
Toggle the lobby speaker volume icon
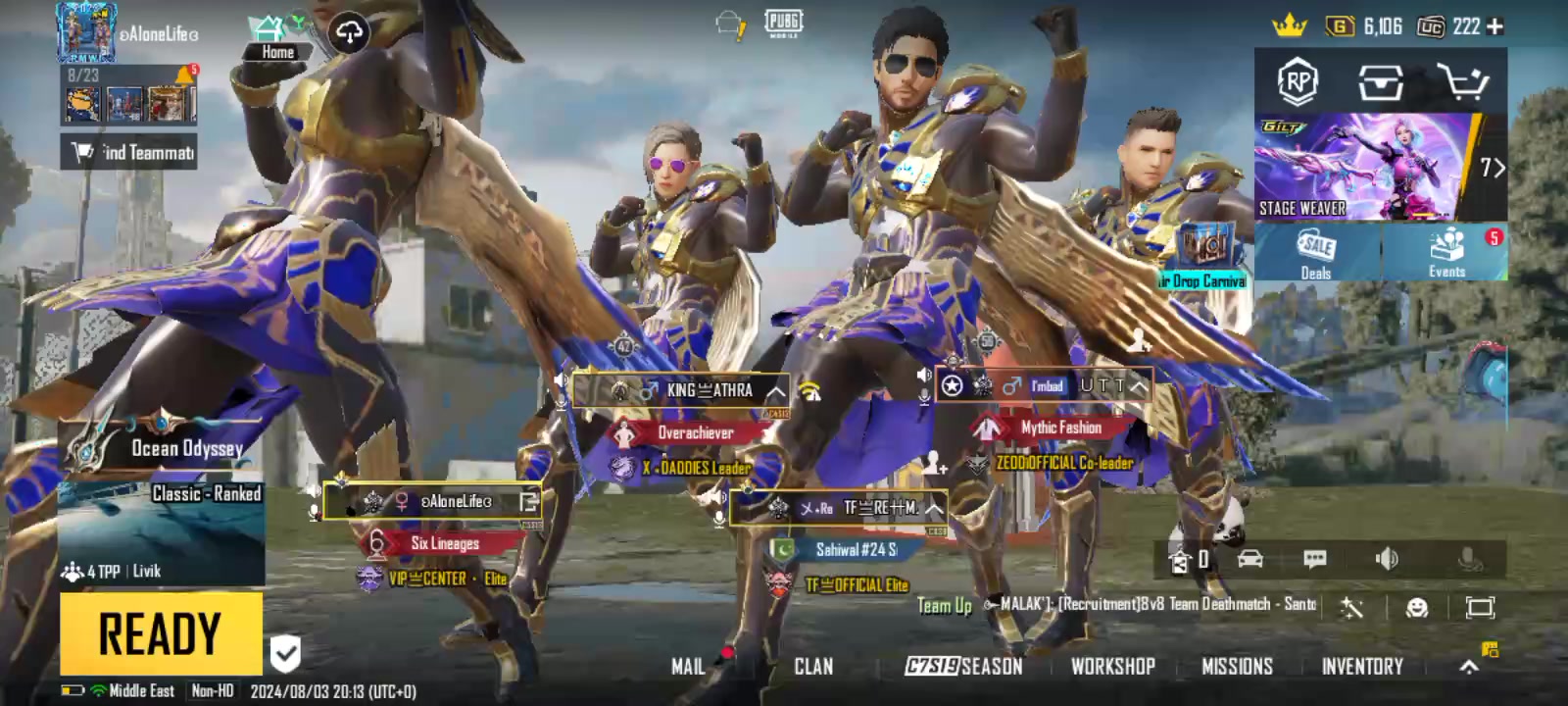pos(1387,559)
